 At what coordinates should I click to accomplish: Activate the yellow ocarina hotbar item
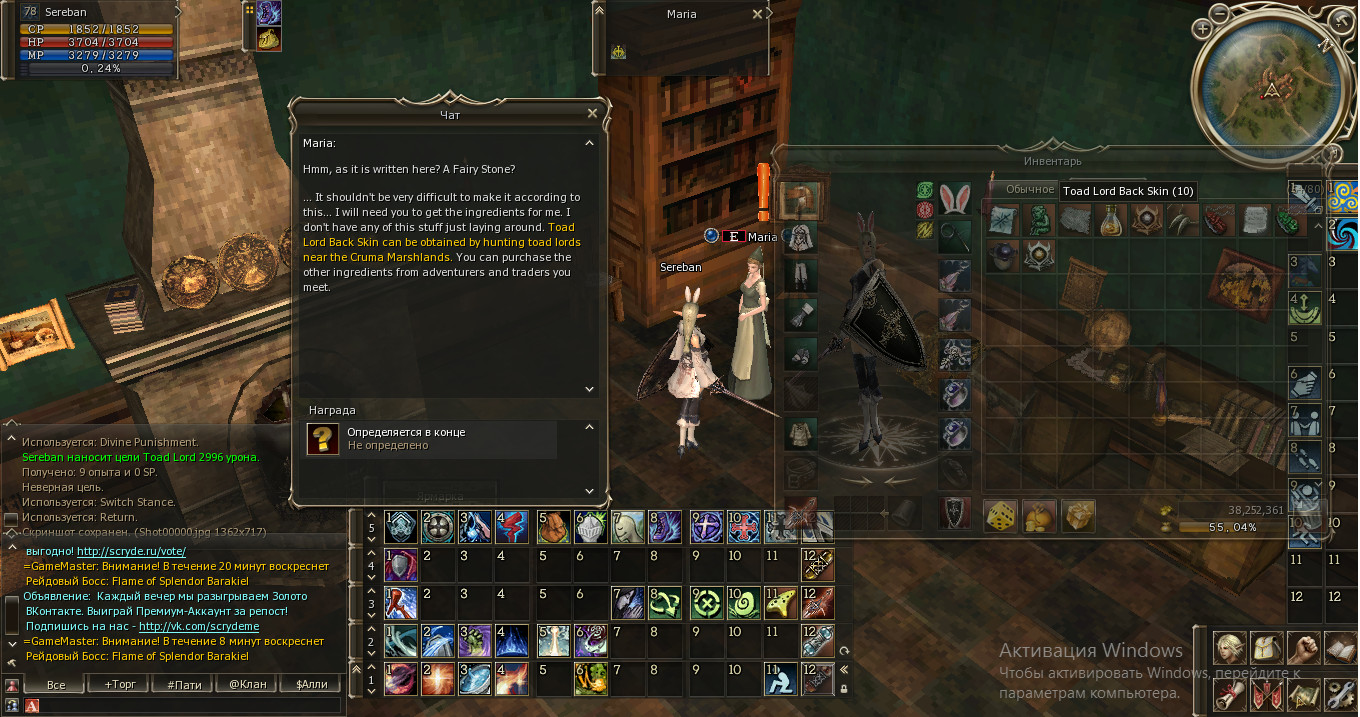click(780, 602)
